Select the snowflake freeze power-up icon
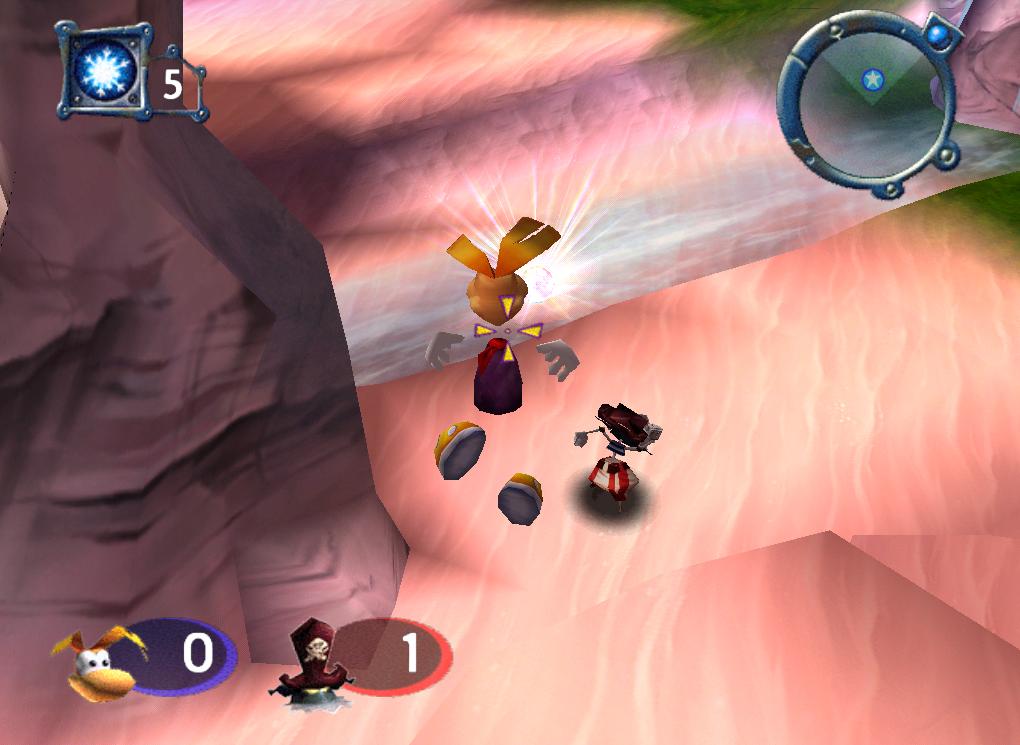This screenshot has height=745, width=1020. (x=101, y=70)
